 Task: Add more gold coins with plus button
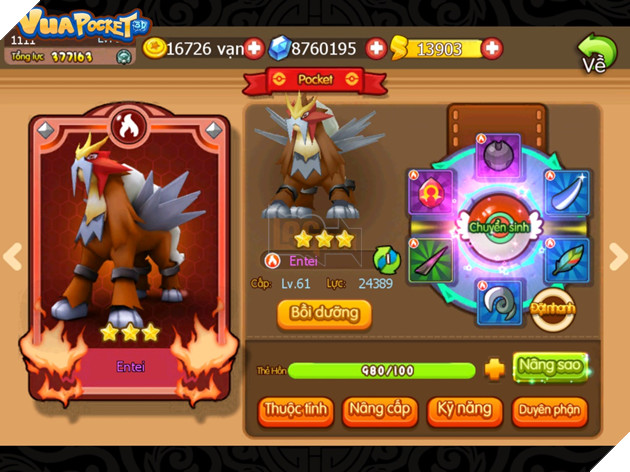pyautogui.click(x=254, y=48)
